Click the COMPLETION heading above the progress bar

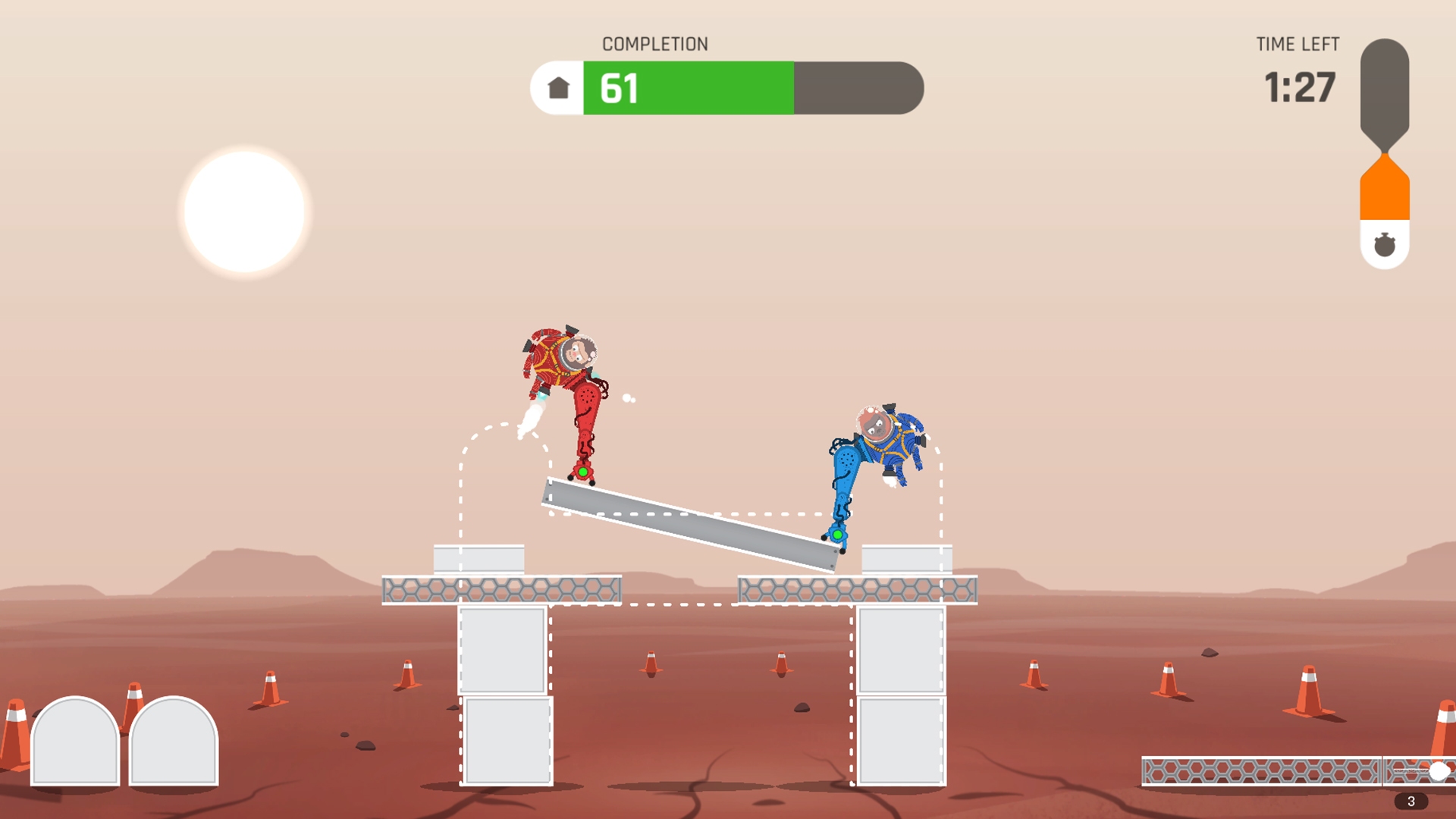pos(655,43)
